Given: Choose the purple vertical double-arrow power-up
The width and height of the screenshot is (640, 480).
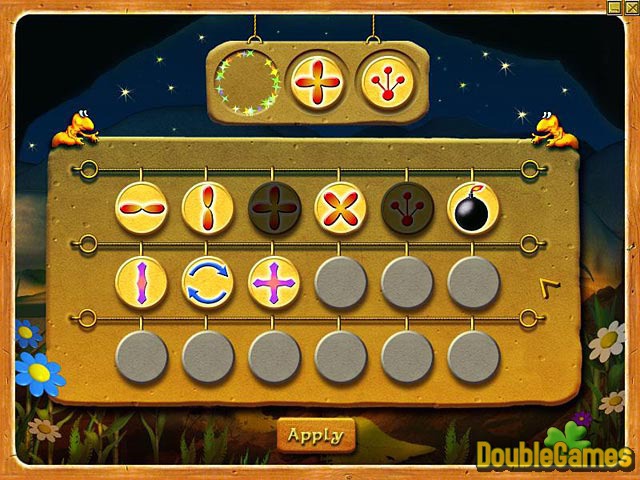Looking at the screenshot, I should (x=141, y=282).
